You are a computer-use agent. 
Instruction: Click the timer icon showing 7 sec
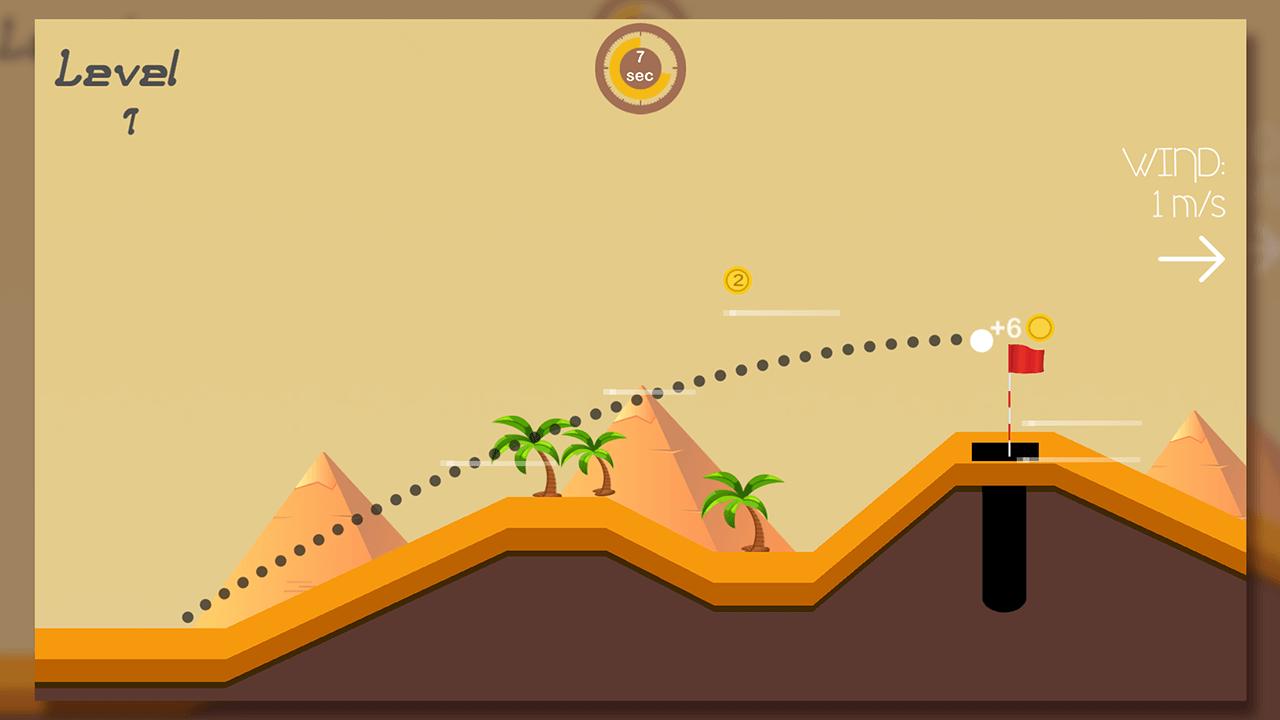639,68
